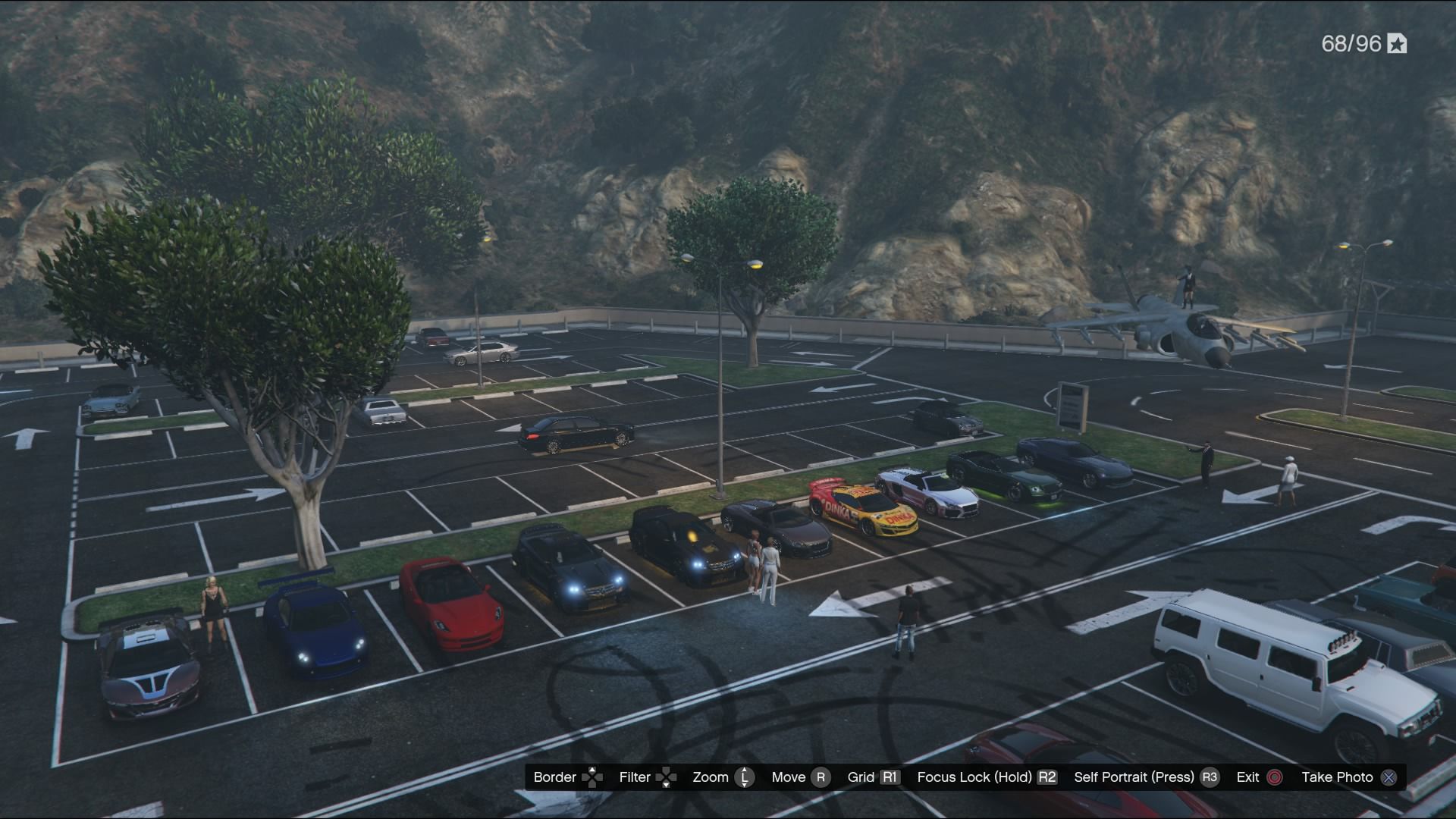
Task: Click the R2 Focus Lock button icon
Action: tap(1045, 777)
